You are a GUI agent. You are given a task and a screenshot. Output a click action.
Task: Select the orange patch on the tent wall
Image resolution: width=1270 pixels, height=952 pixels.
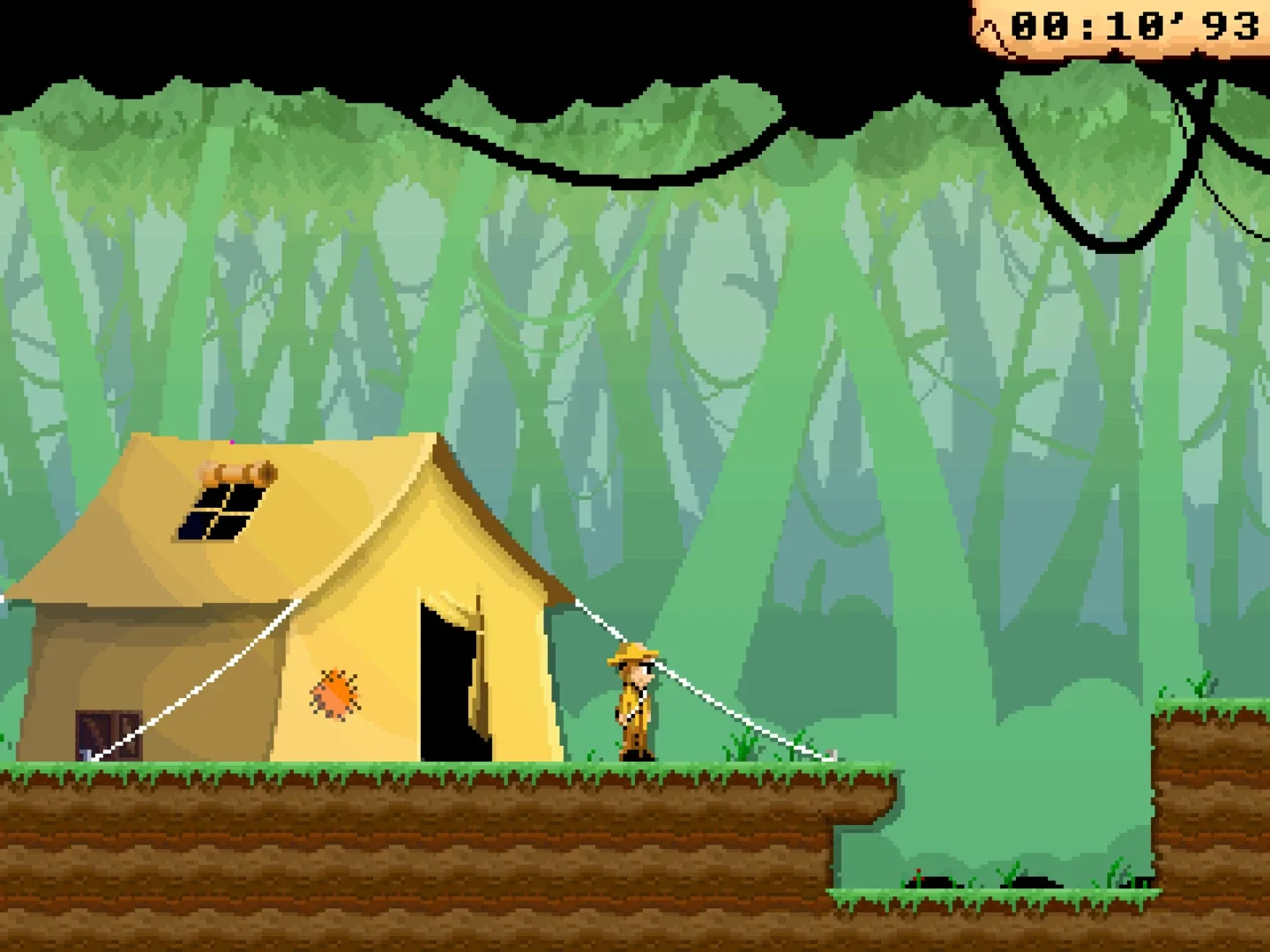(337, 694)
